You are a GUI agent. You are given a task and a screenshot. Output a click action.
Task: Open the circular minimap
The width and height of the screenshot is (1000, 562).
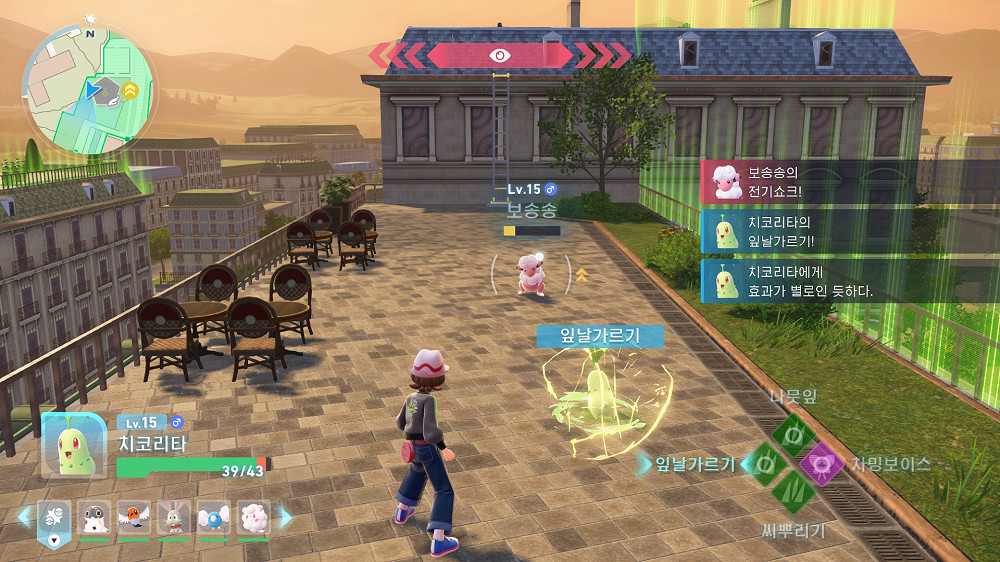90,84
